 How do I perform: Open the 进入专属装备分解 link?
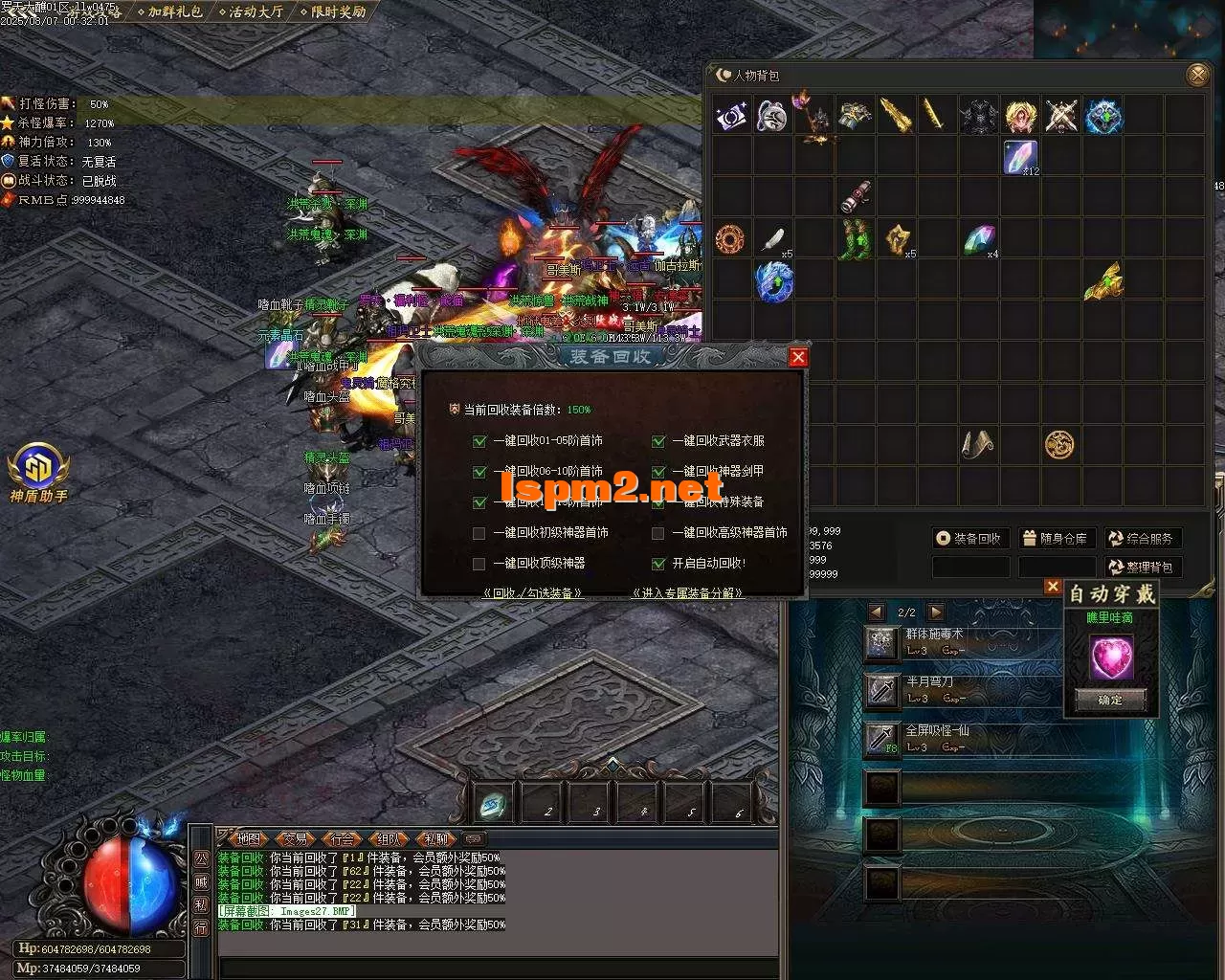tap(687, 593)
